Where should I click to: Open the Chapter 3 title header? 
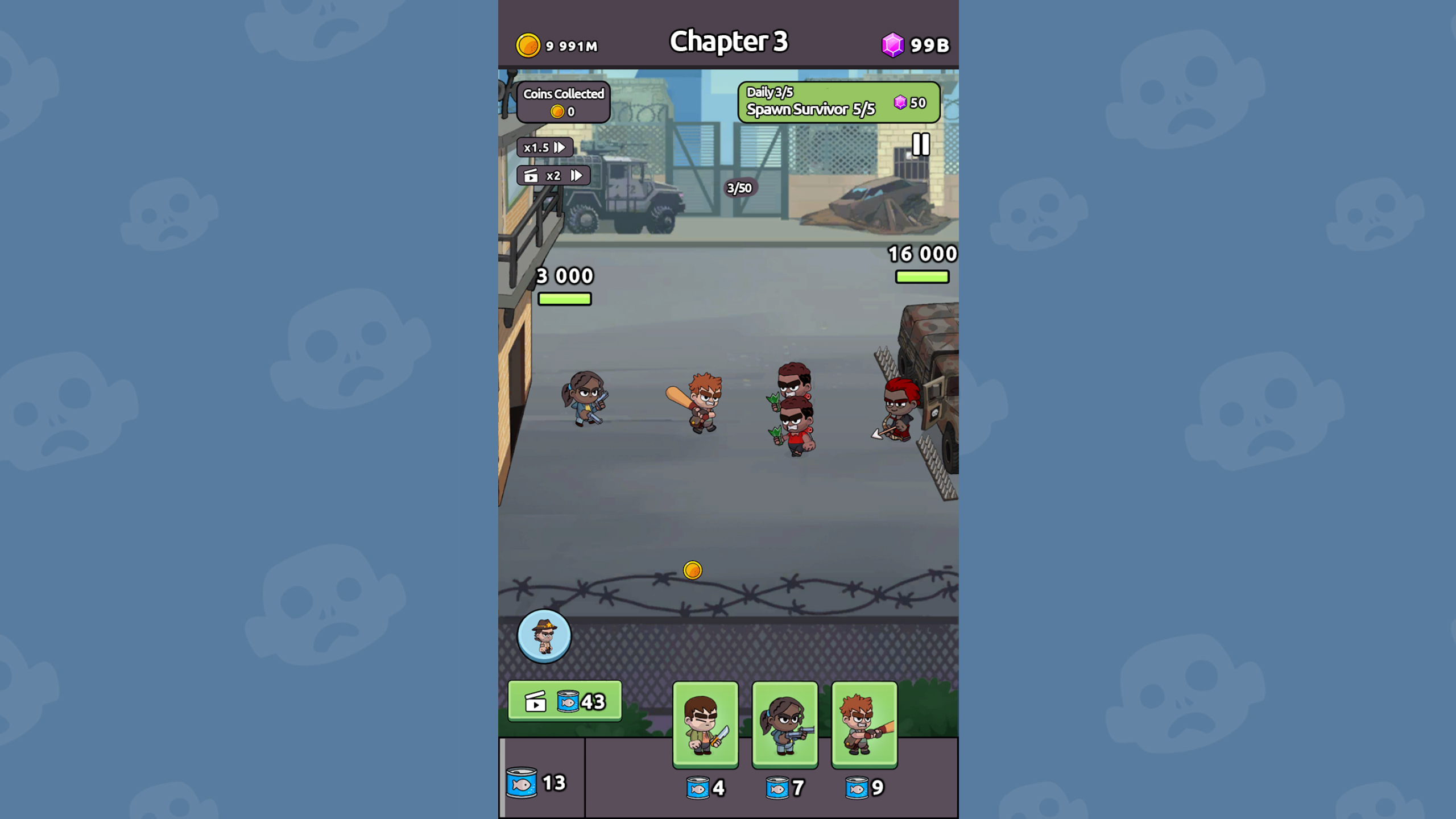729,41
